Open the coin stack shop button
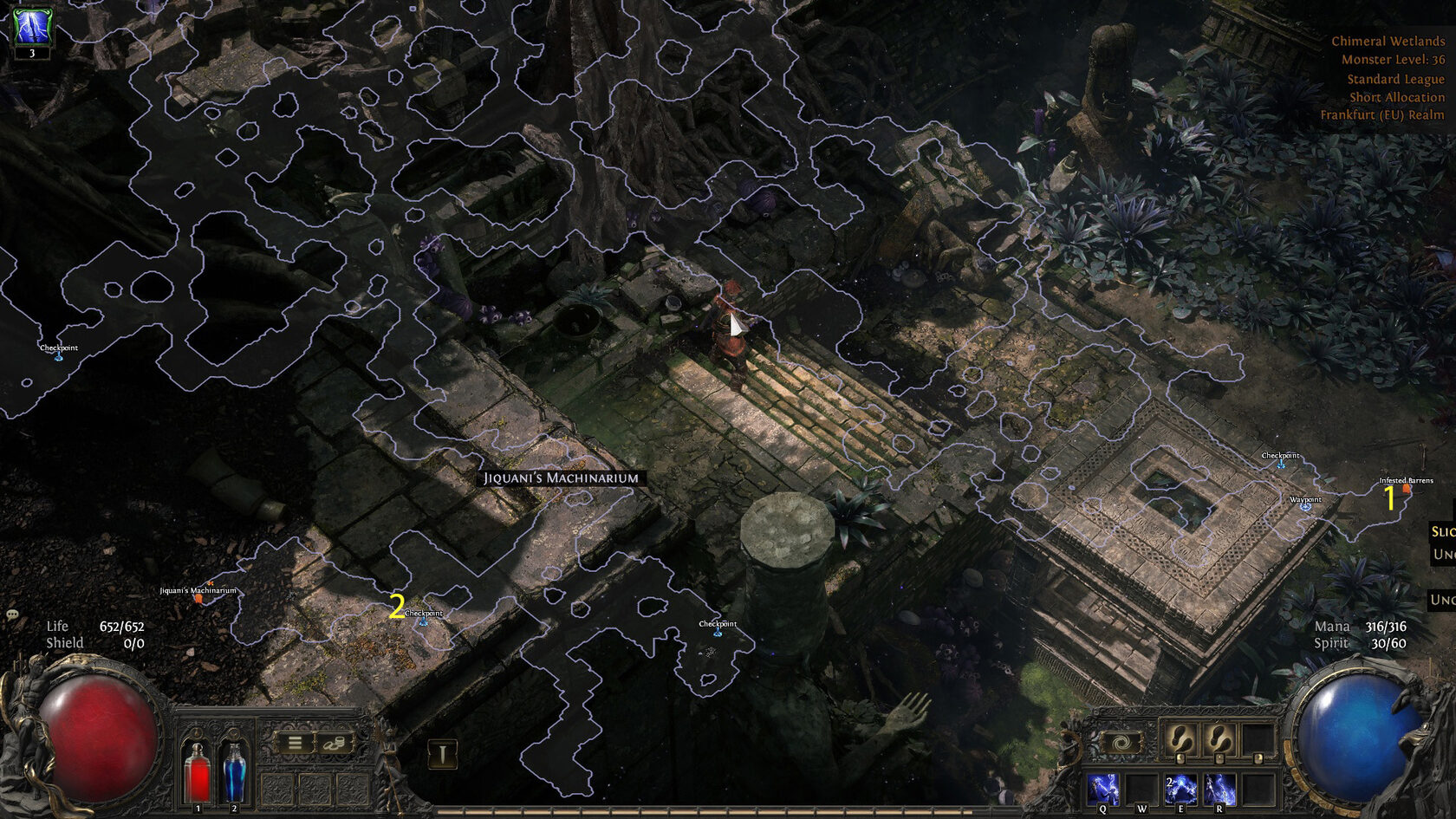The height and width of the screenshot is (819, 1456). [335, 743]
